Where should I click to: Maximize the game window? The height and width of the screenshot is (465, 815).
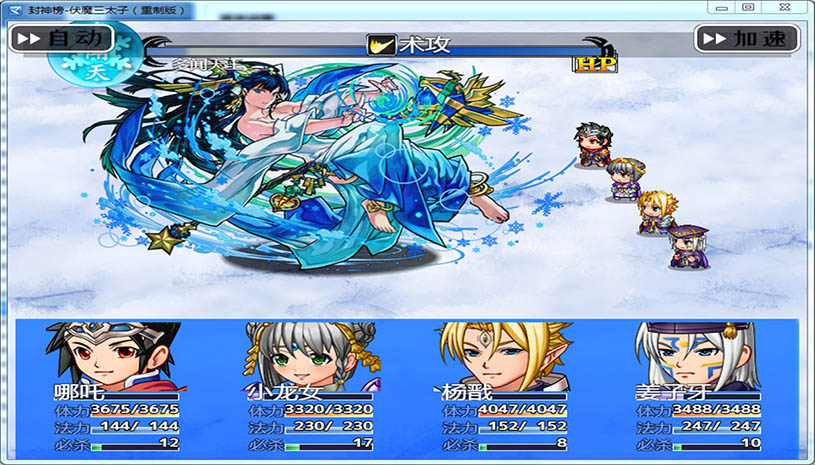coord(748,7)
